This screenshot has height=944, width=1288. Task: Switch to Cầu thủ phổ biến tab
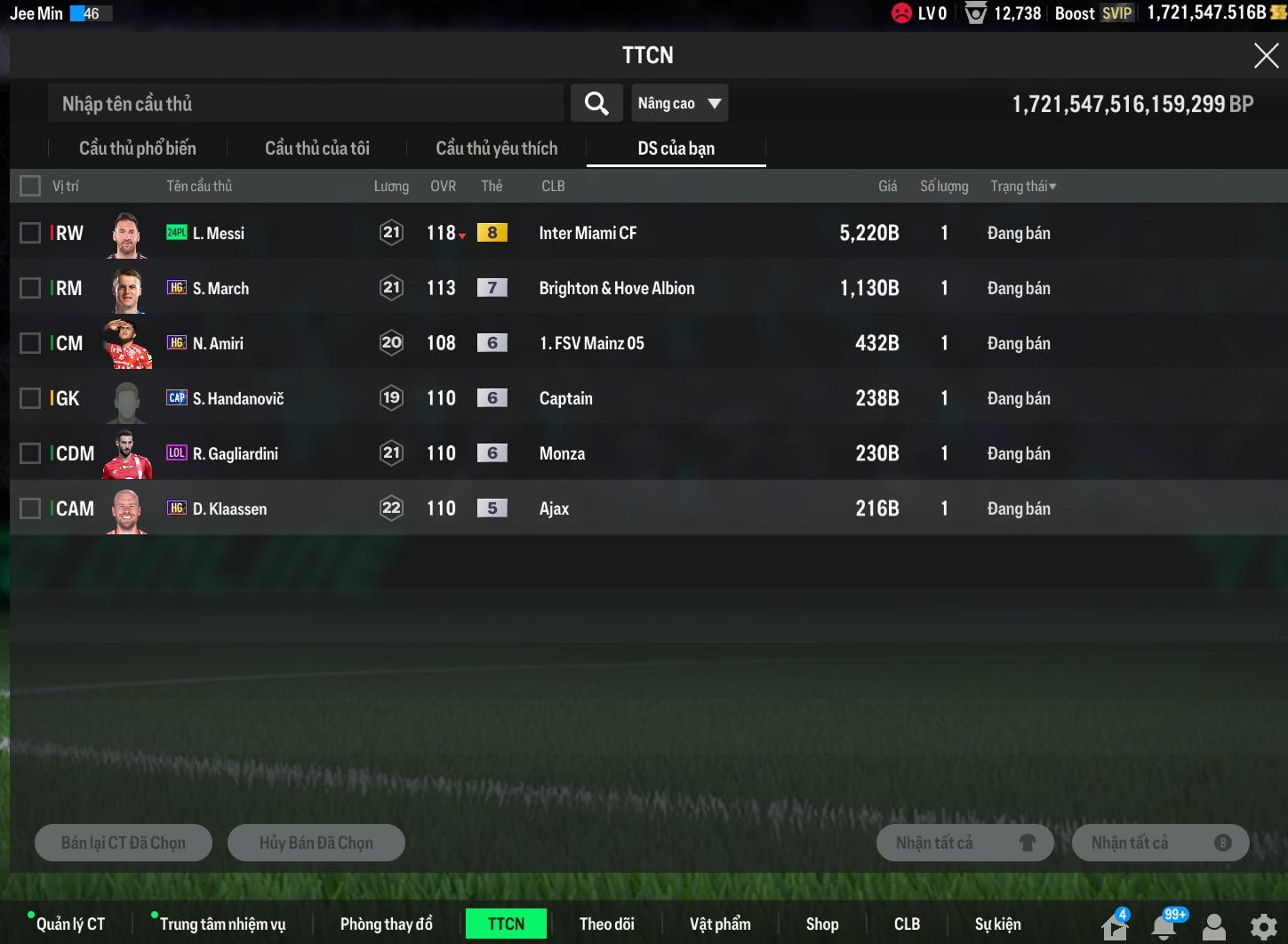click(138, 148)
